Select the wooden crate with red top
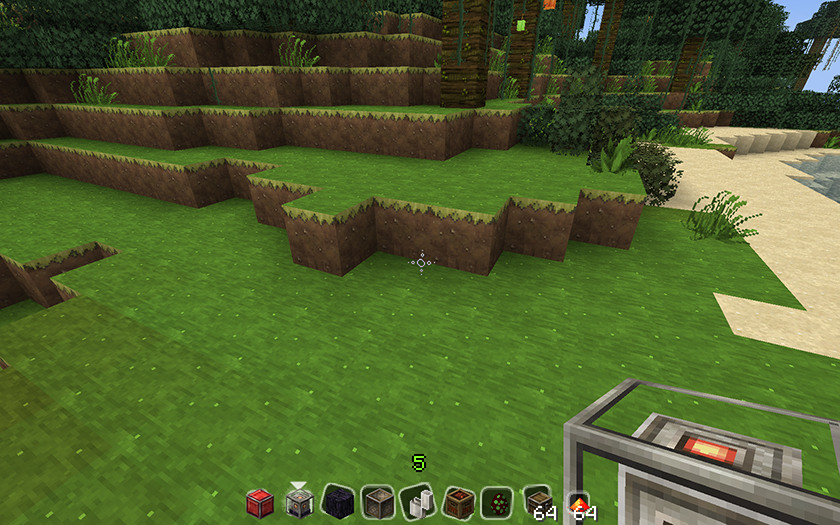This screenshot has width=840, height=525. [x=457, y=502]
